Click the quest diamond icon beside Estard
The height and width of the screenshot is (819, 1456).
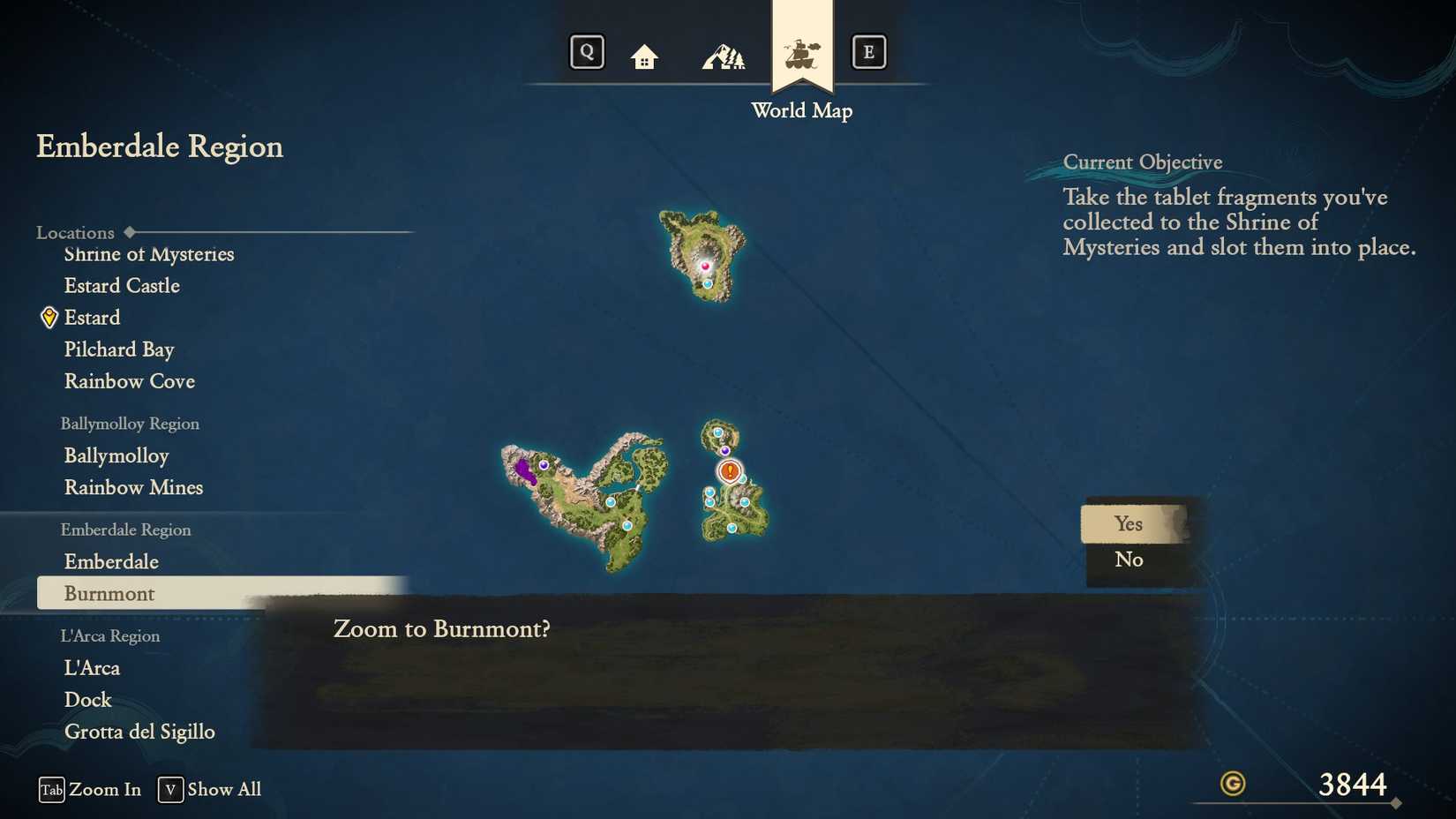point(49,316)
